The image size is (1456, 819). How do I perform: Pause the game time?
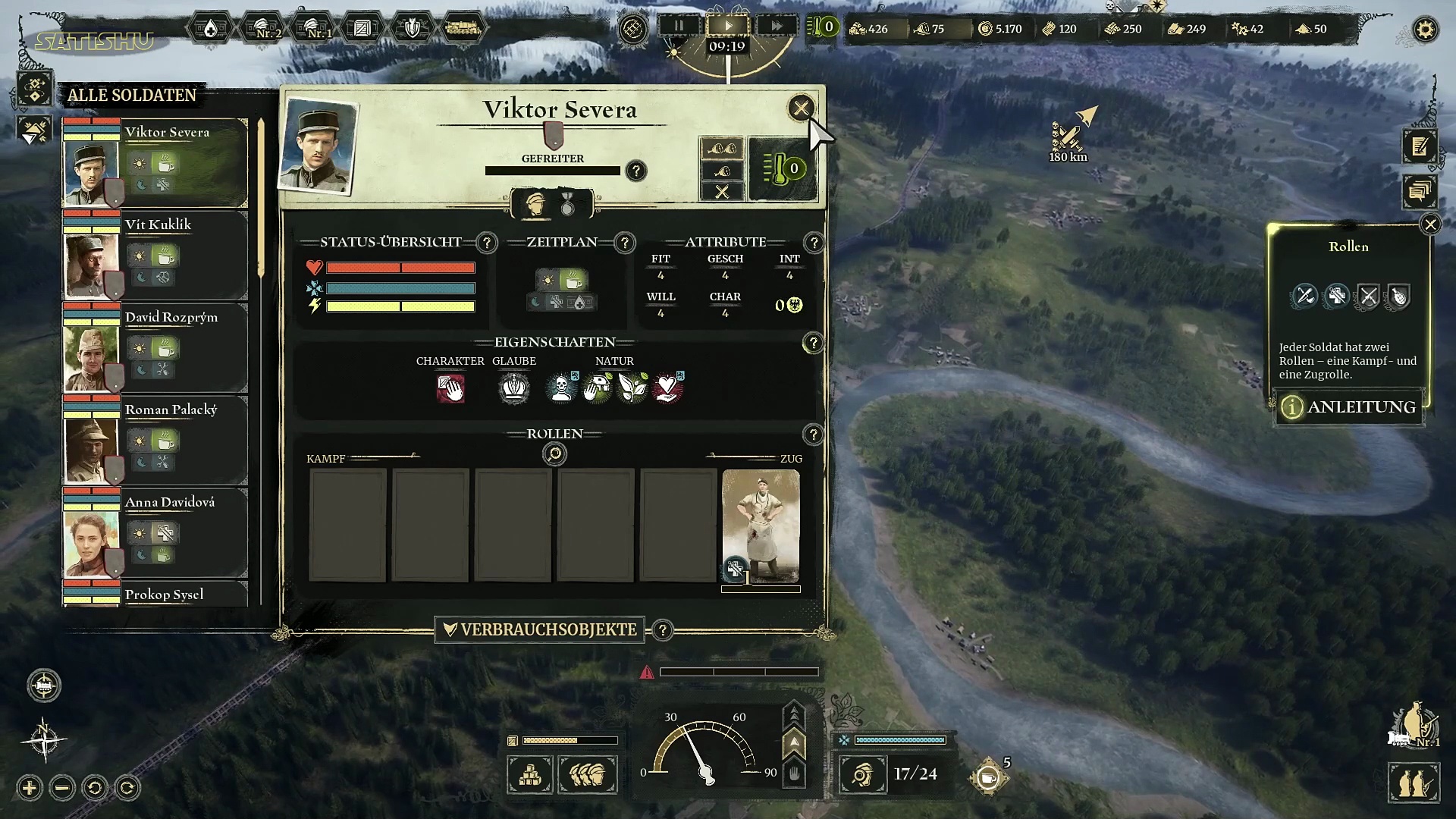[x=679, y=26]
